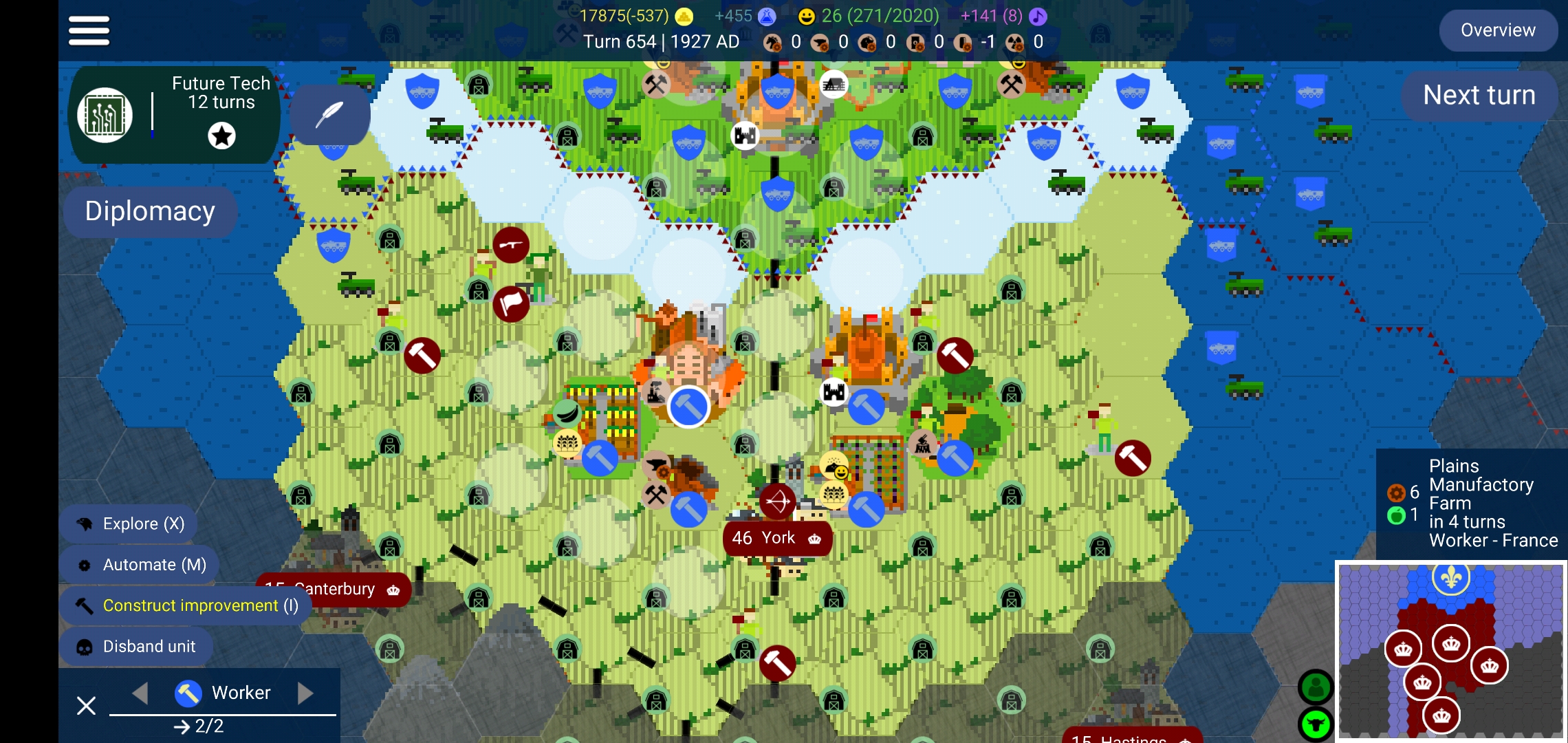The height and width of the screenshot is (743, 1568).
Task: Click the Disband unit skull icon
Action: pyautogui.click(x=87, y=646)
